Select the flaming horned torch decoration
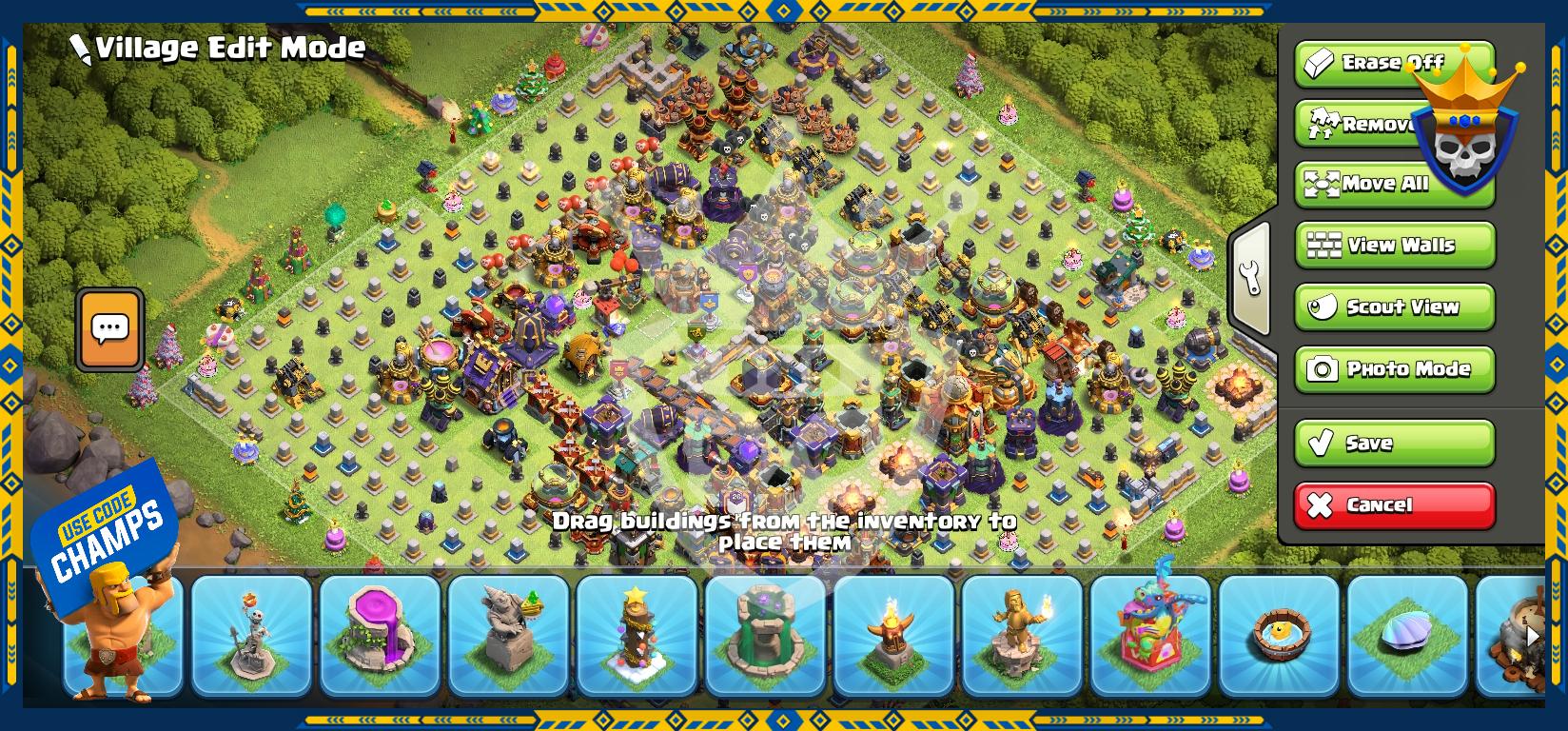Screen dimensions: 1568x731 tap(894, 634)
